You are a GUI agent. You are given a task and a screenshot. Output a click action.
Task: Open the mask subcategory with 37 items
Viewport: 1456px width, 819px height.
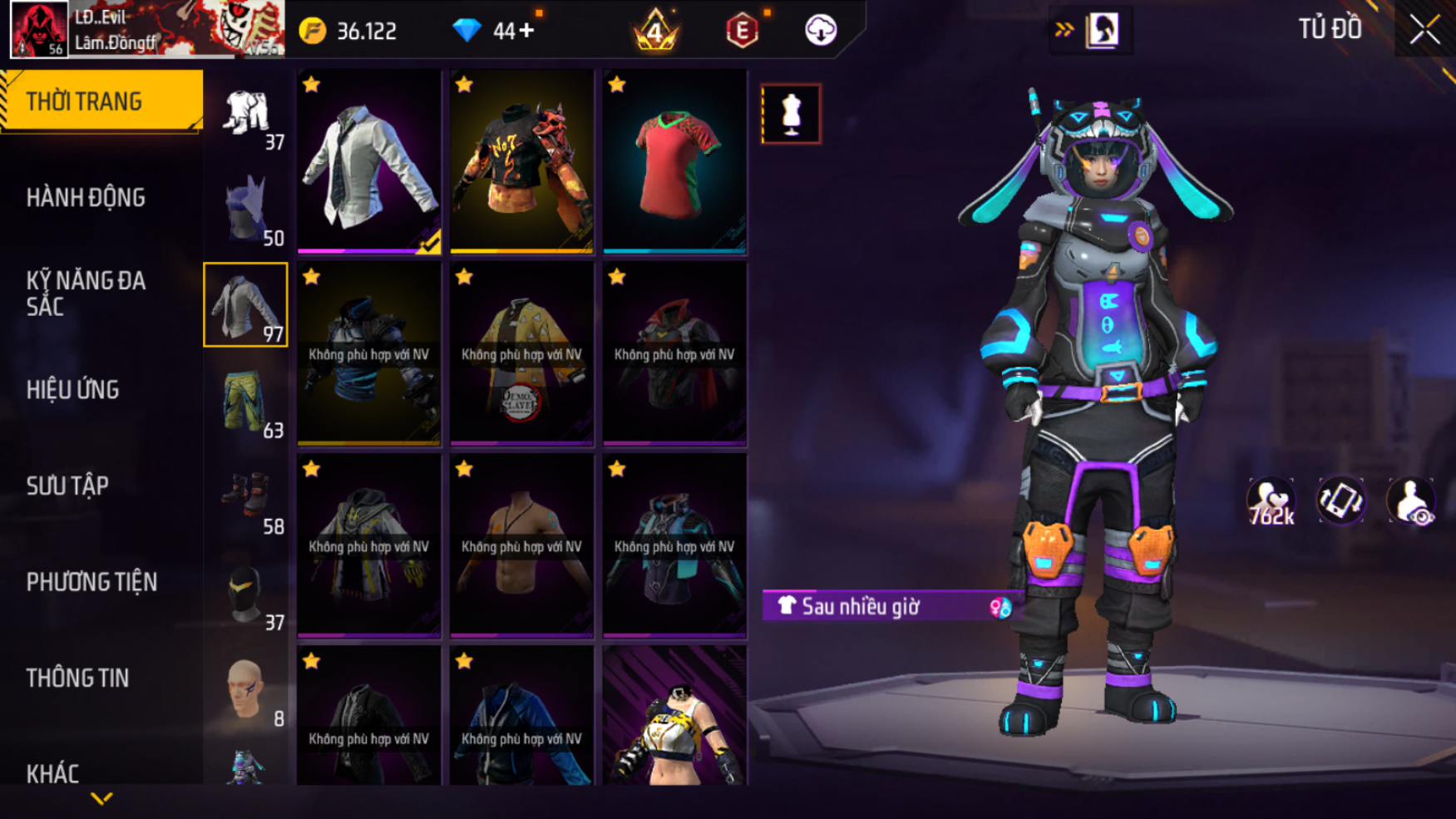[x=246, y=595]
